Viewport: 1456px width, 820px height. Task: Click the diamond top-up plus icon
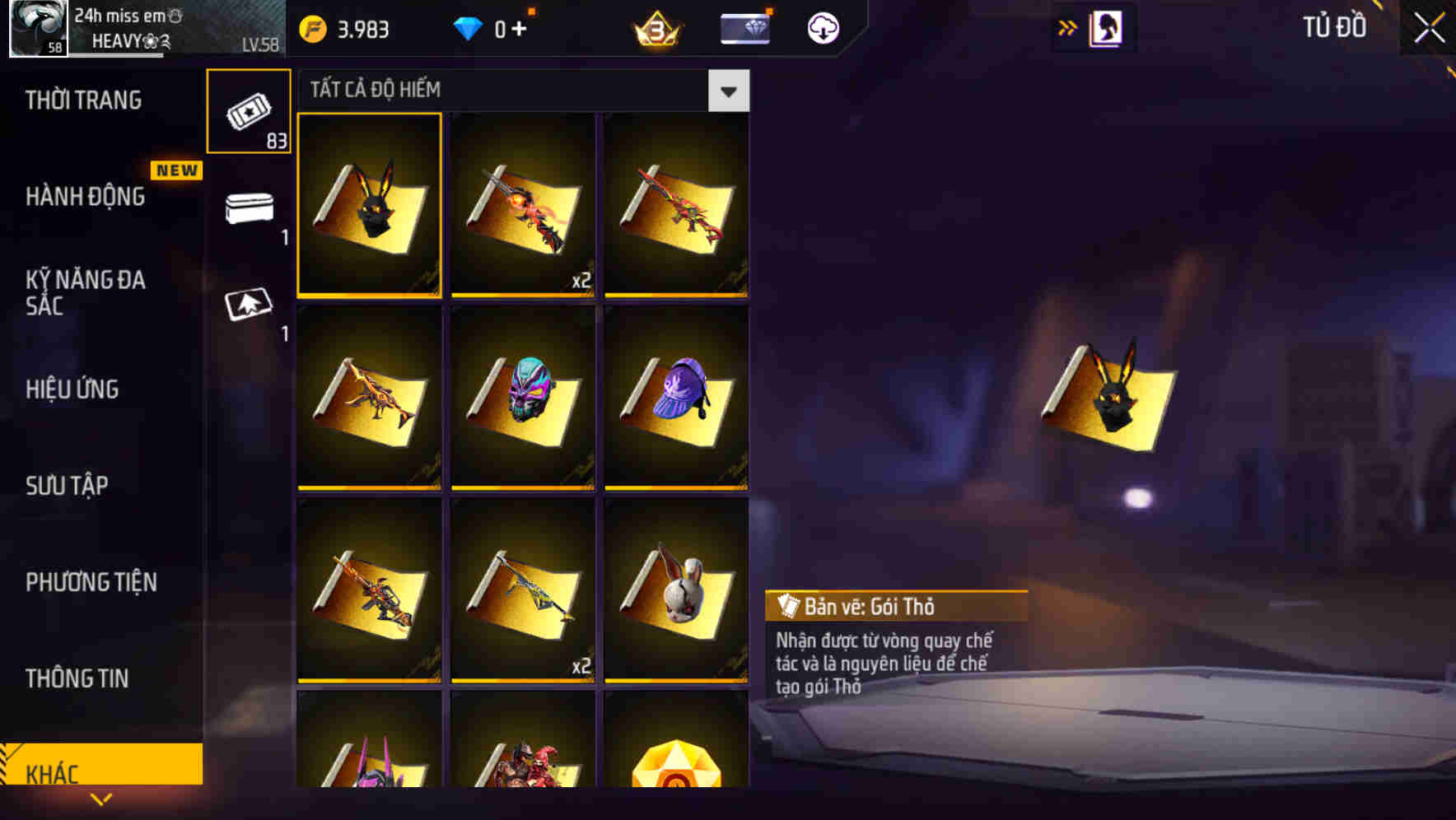coord(519,27)
